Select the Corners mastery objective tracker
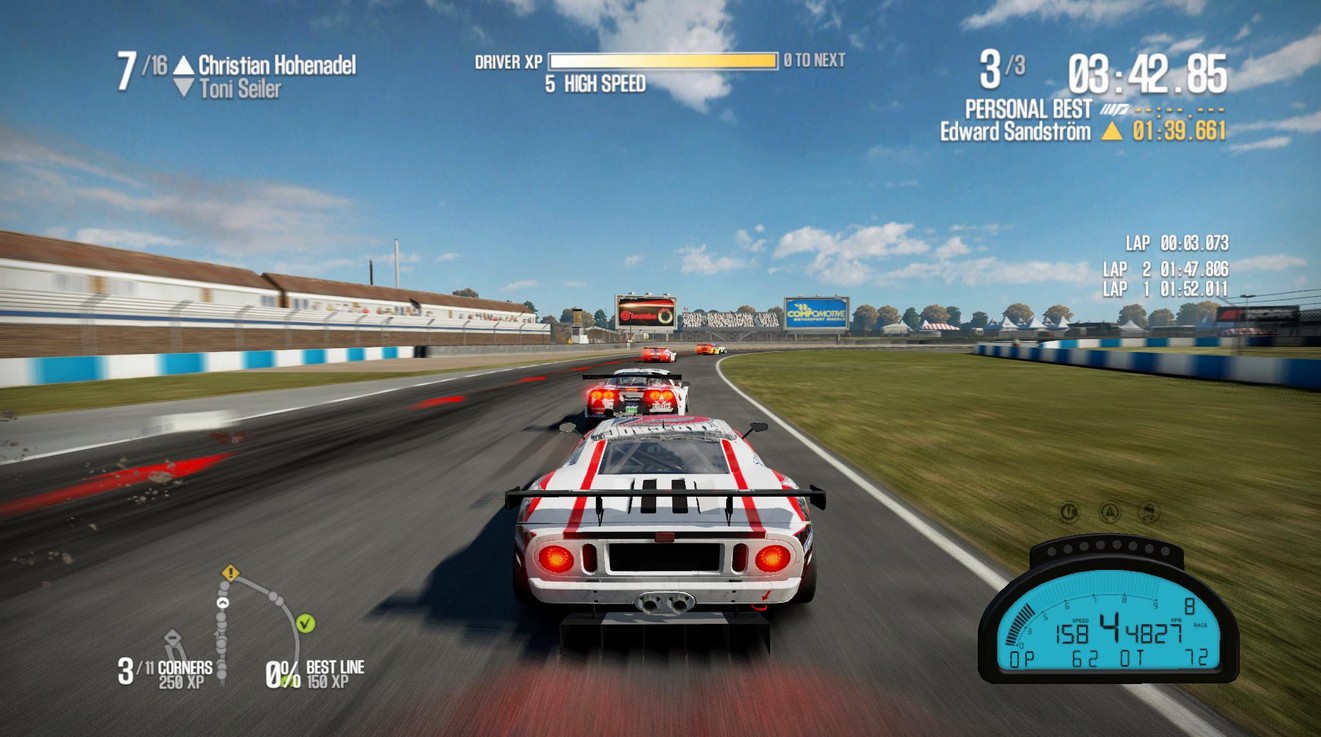The width and height of the screenshot is (1321, 737). click(165, 672)
